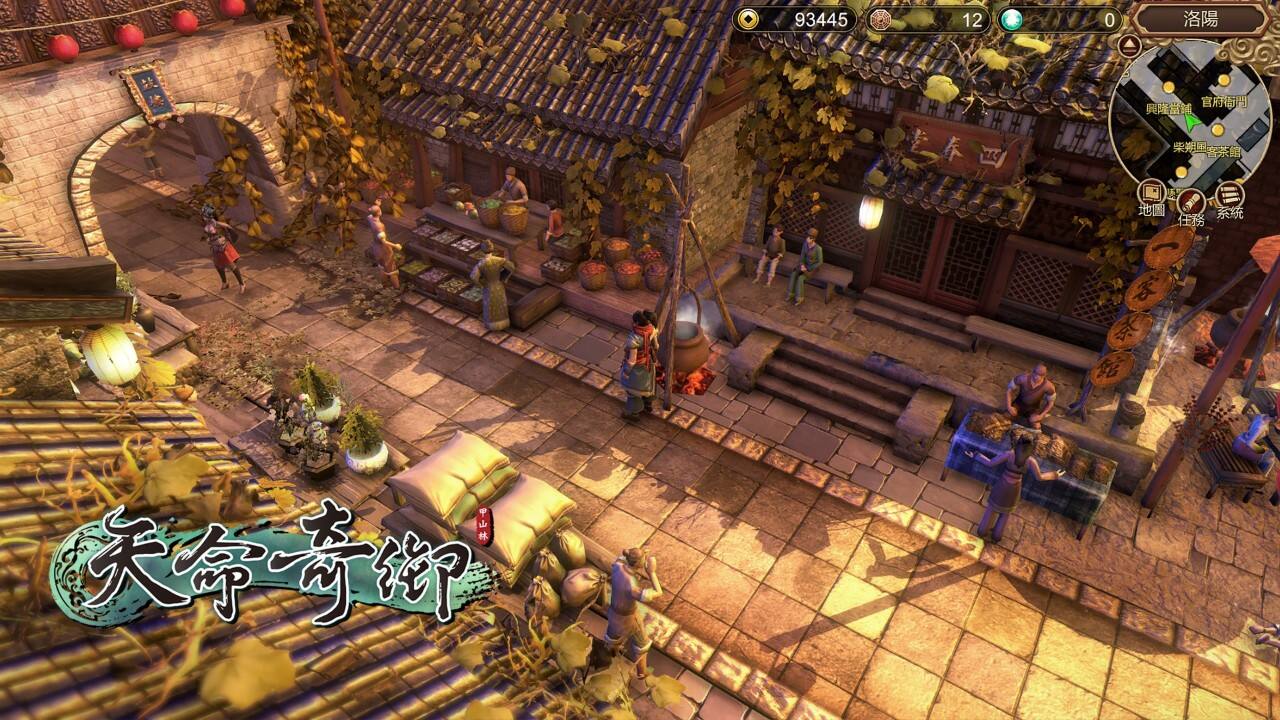Click the gold coin currency icon
Image resolution: width=1280 pixels, height=720 pixels.
point(747,17)
